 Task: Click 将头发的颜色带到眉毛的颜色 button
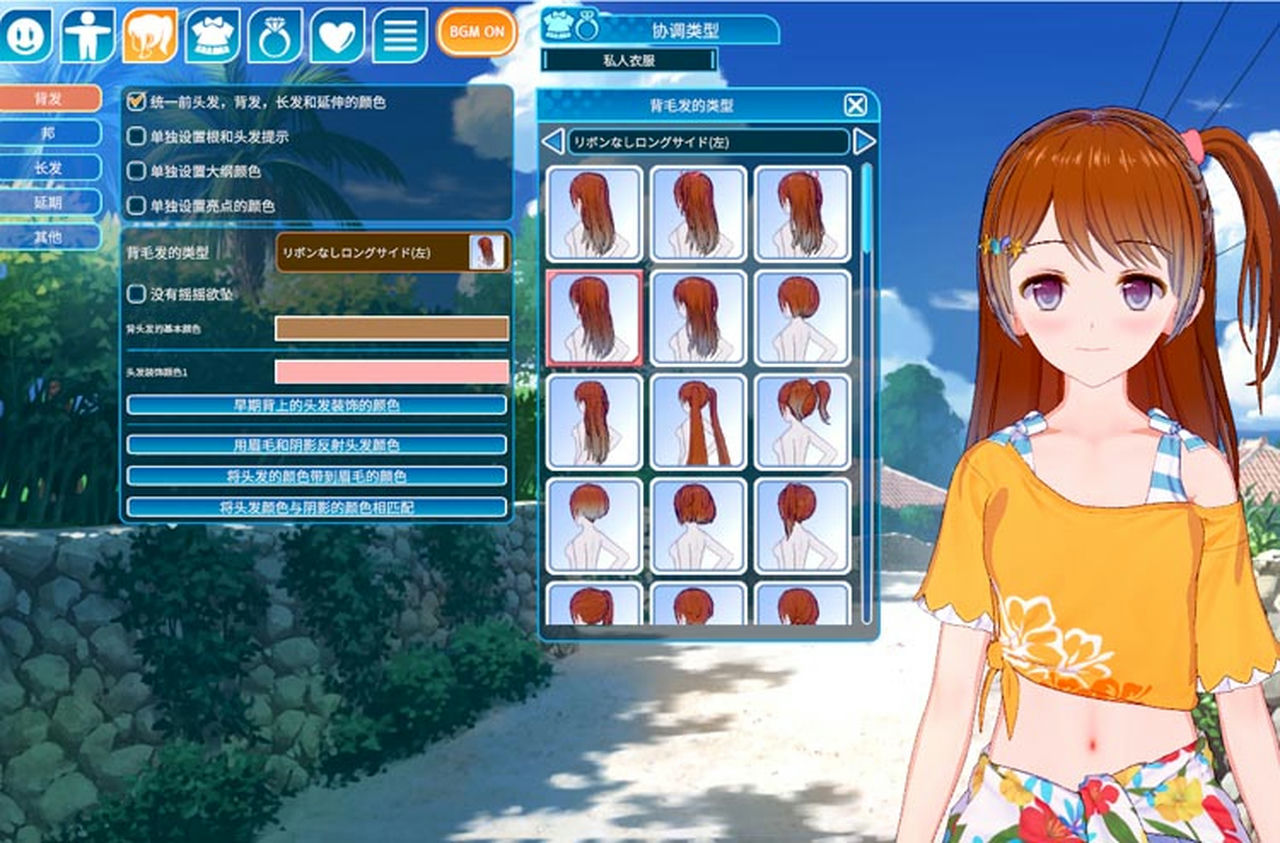click(316, 476)
